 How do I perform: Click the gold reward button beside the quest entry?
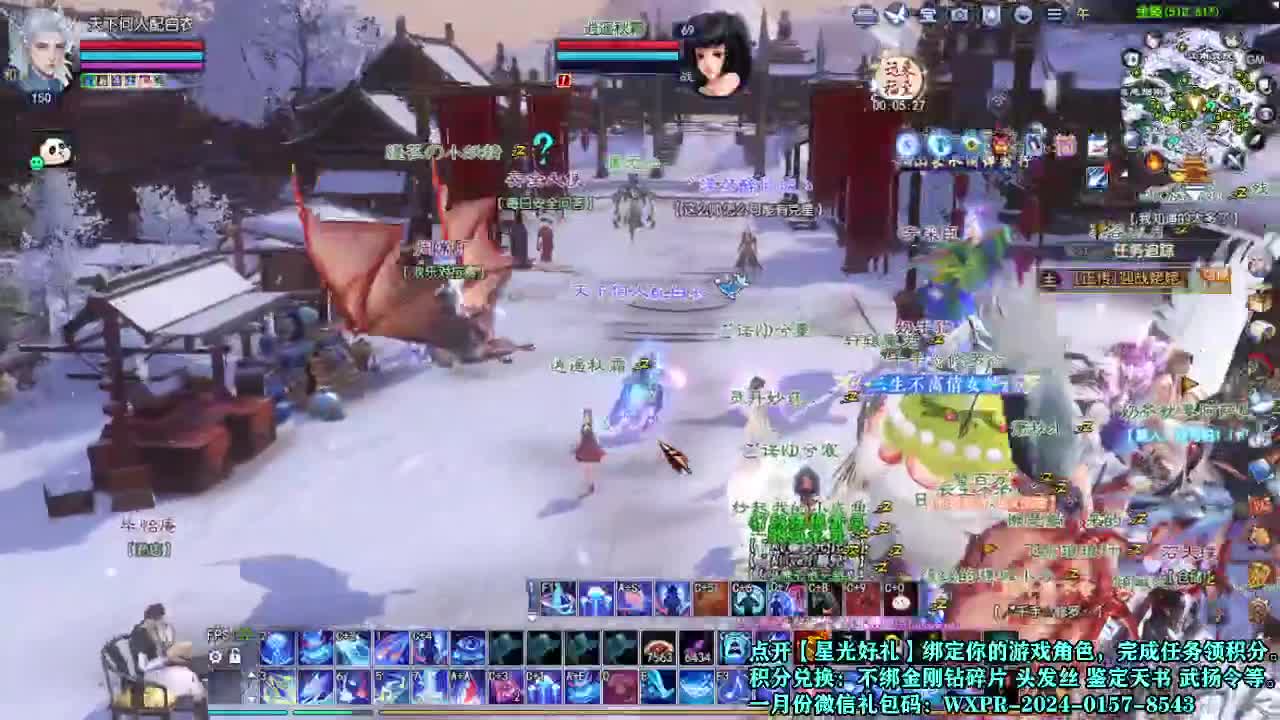pos(1215,278)
